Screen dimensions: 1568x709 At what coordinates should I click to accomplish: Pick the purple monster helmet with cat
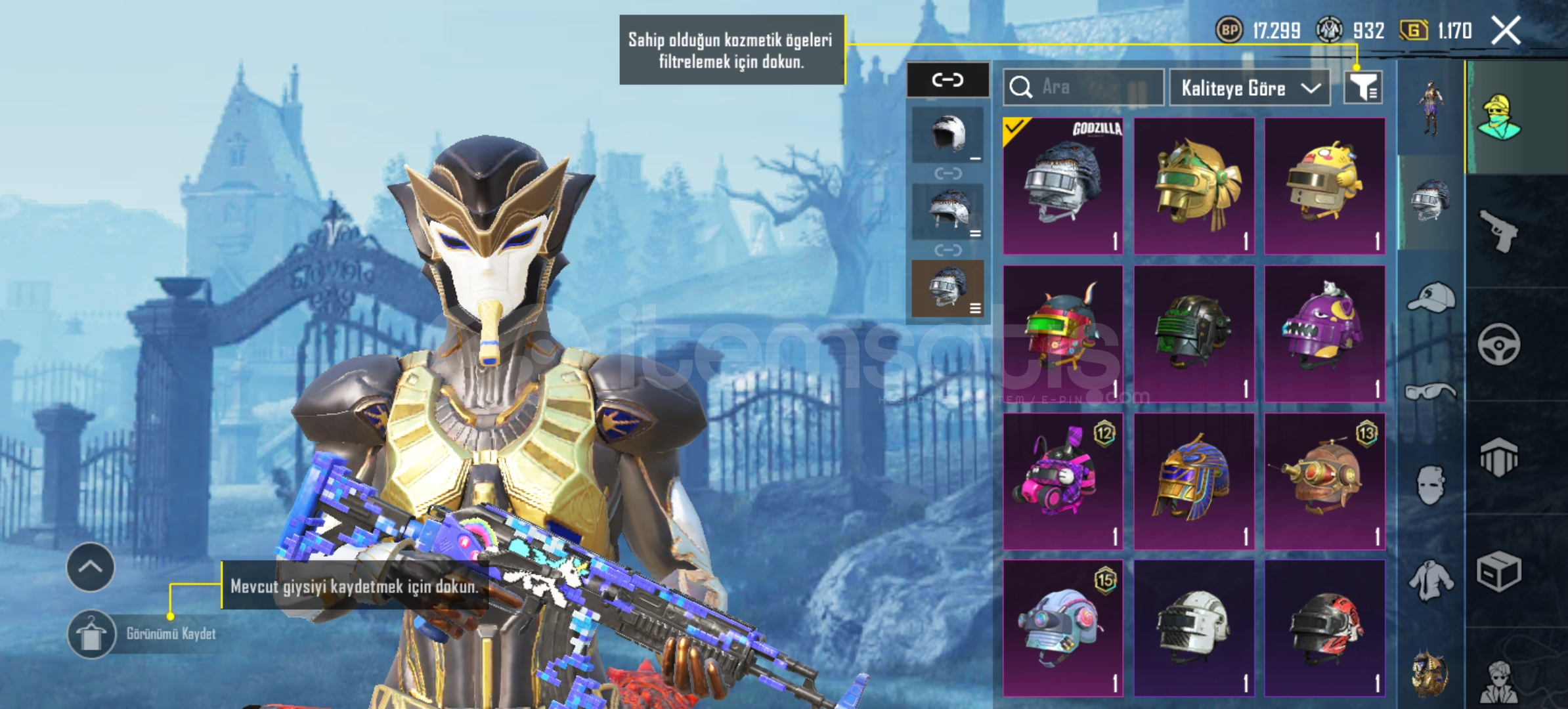(x=1324, y=333)
